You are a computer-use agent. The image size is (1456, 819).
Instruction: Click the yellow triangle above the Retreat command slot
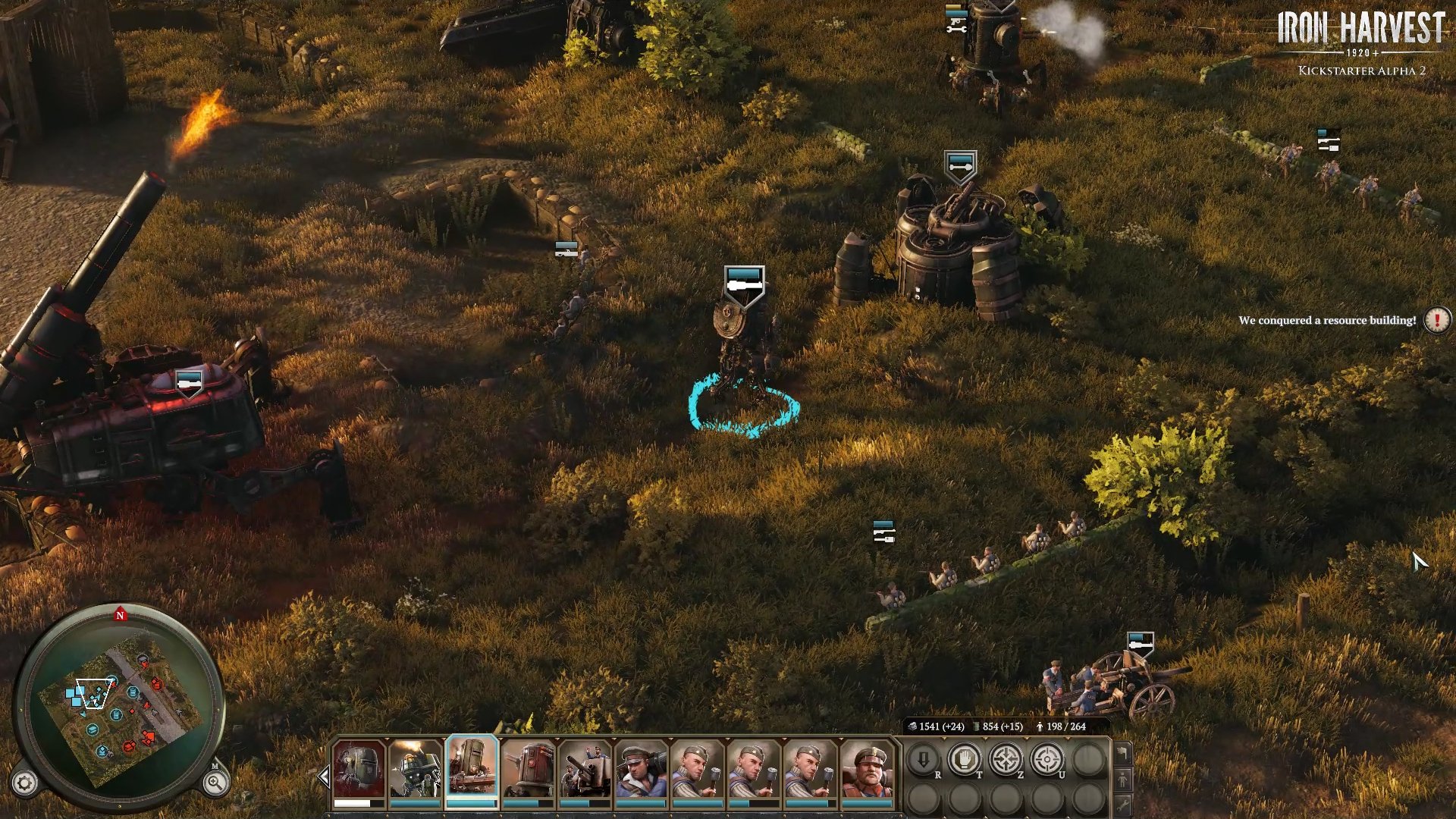(946, 738)
